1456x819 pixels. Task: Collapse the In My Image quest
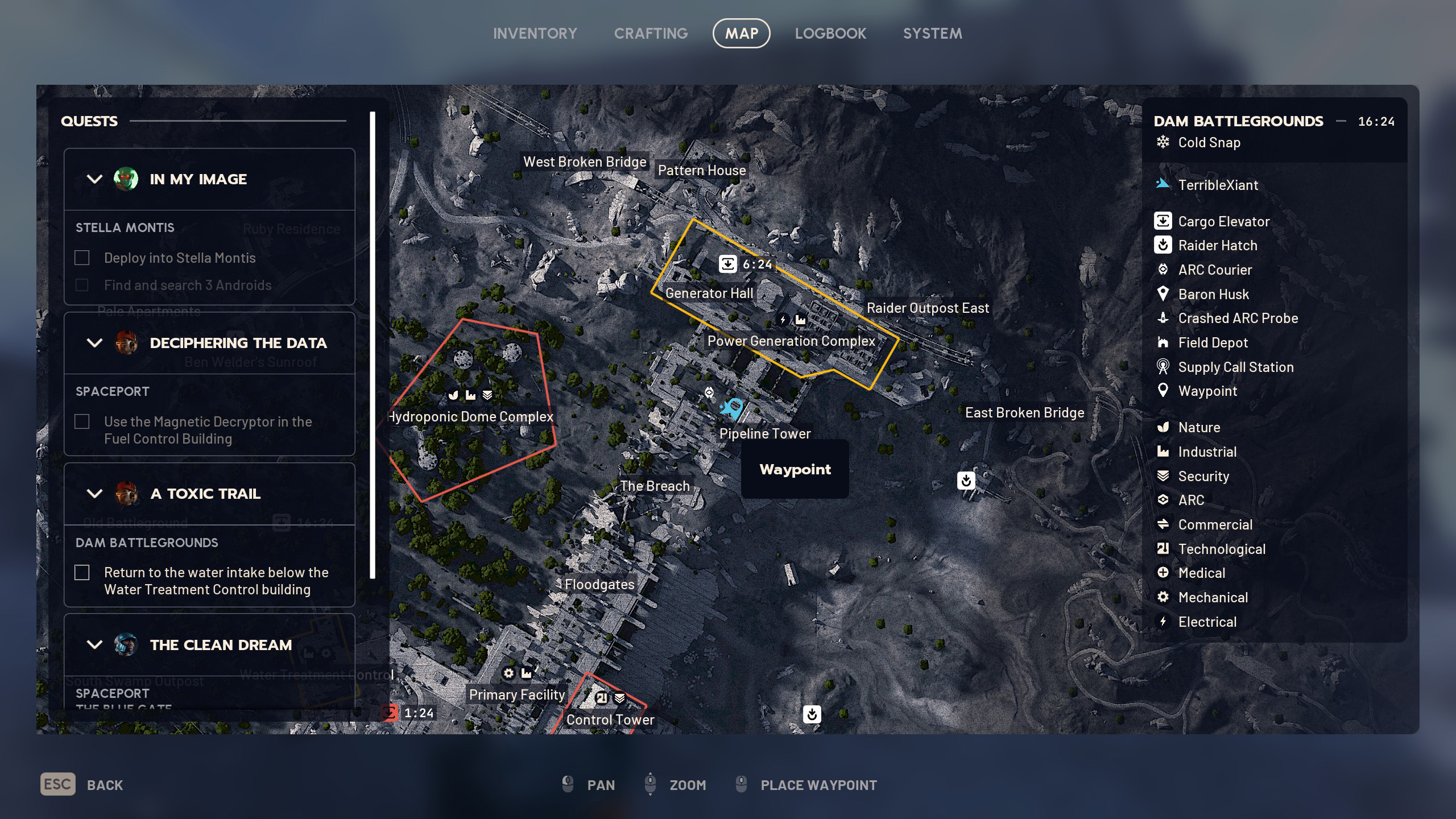(94, 179)
